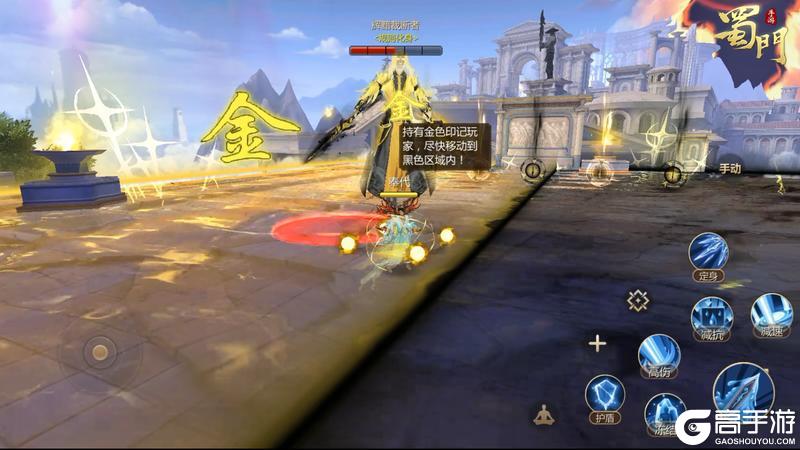Image resolution: width=800 pixels, height=450 pixels.
Task: Click the plus sign button
Action: (x=597, y=344)
